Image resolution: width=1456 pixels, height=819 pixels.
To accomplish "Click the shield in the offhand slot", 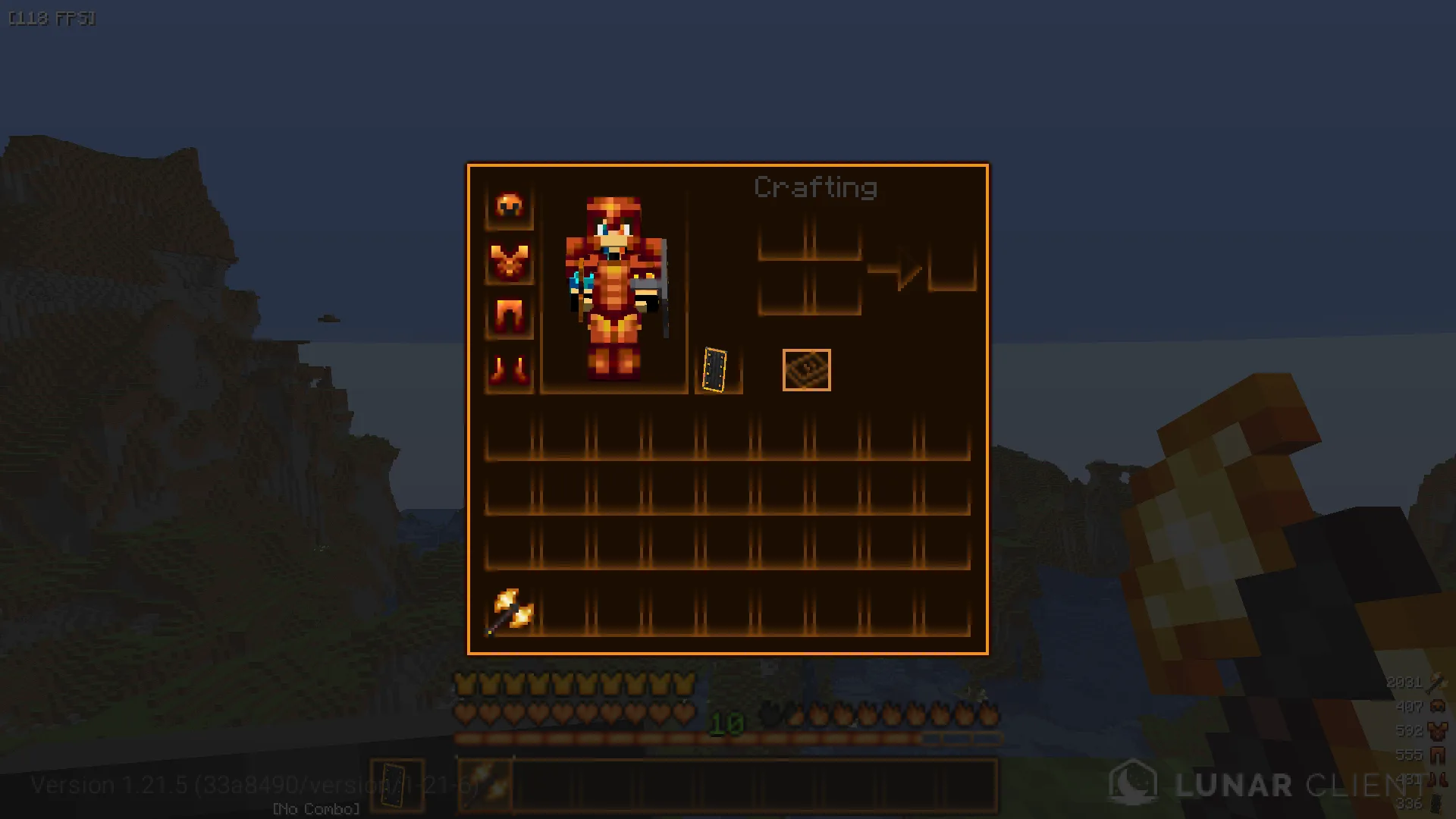I will pos(715,370).
